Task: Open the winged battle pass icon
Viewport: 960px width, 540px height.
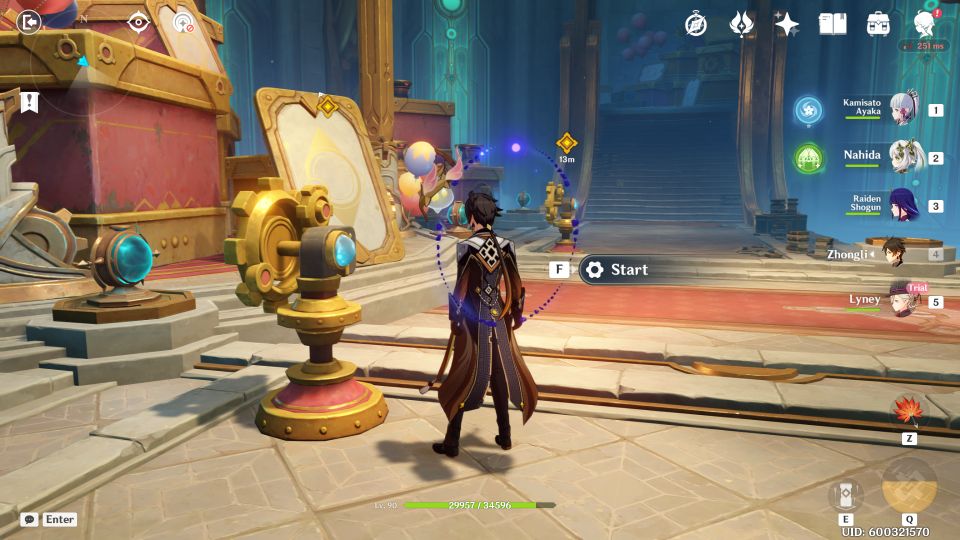Action: (742, 24)
